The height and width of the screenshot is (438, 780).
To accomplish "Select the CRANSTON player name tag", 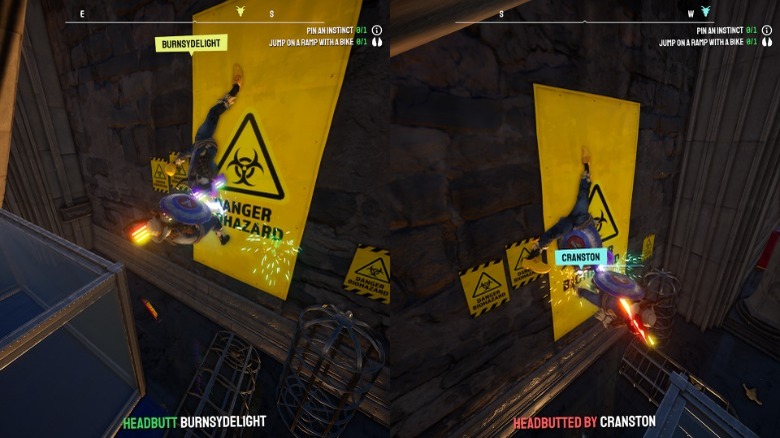I will [x=581, y=257].
